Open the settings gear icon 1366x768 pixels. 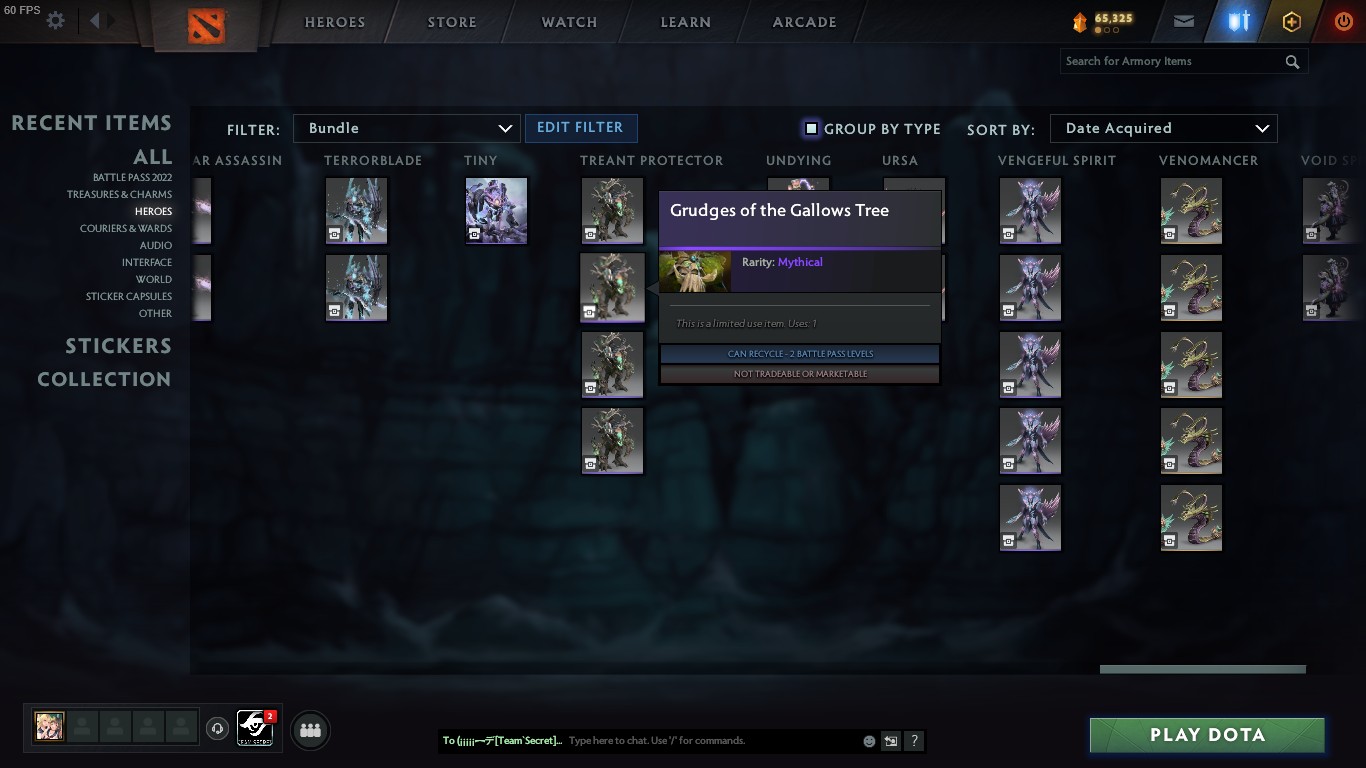pos(55,19)
